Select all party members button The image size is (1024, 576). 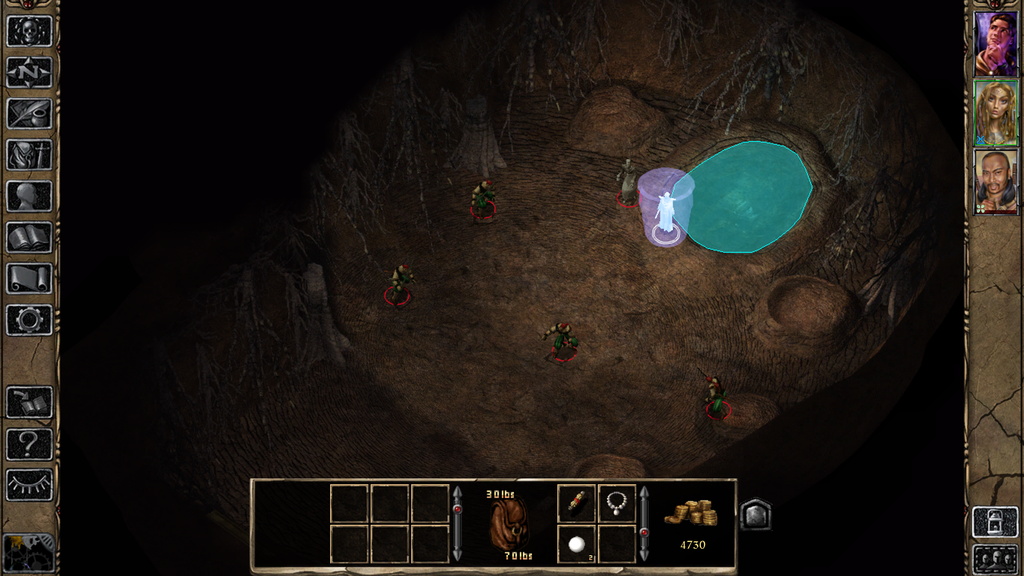[996, 558]
